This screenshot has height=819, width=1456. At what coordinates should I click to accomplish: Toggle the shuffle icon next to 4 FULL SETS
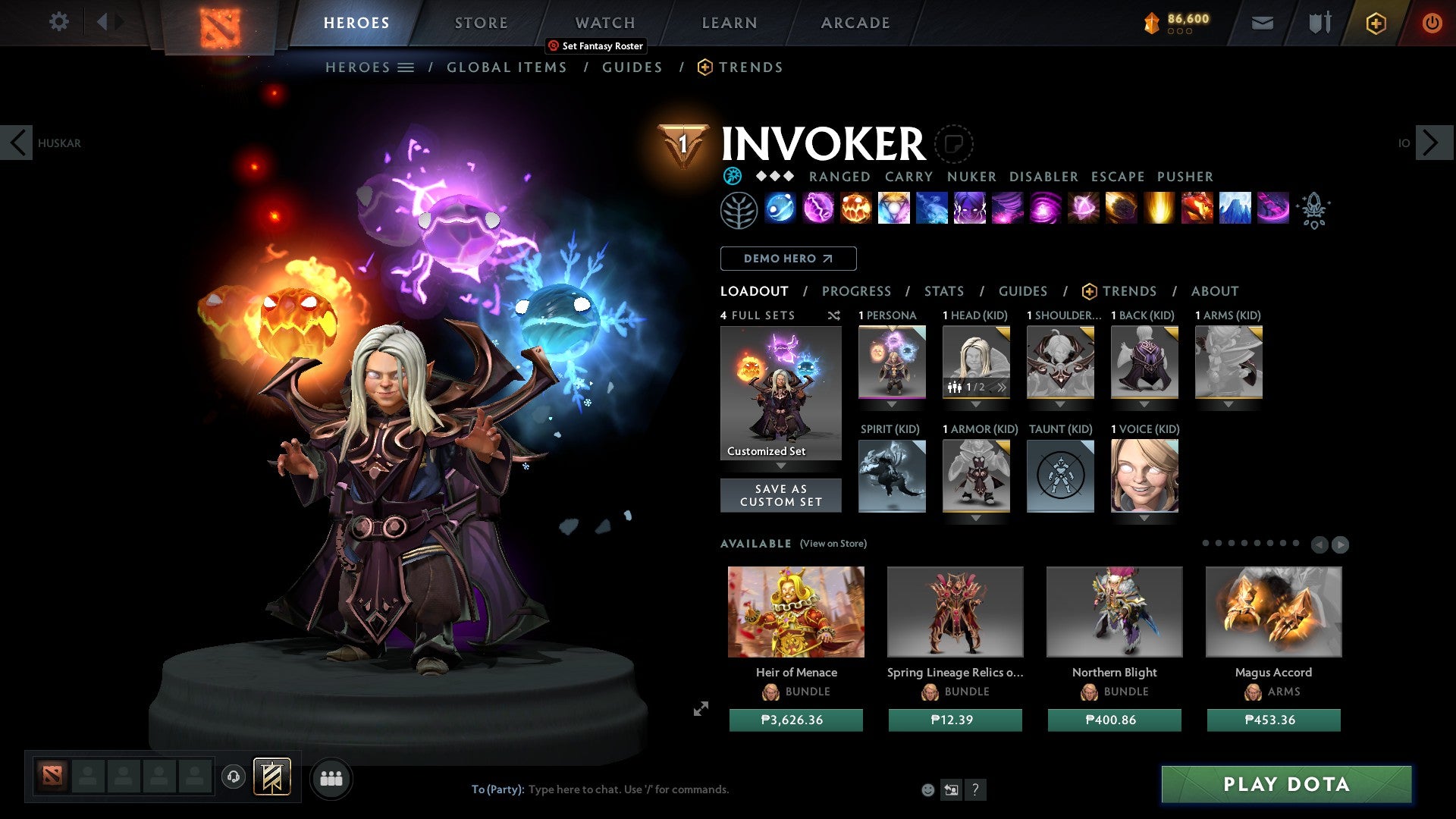pyautogui.click(x=833, y=315)
